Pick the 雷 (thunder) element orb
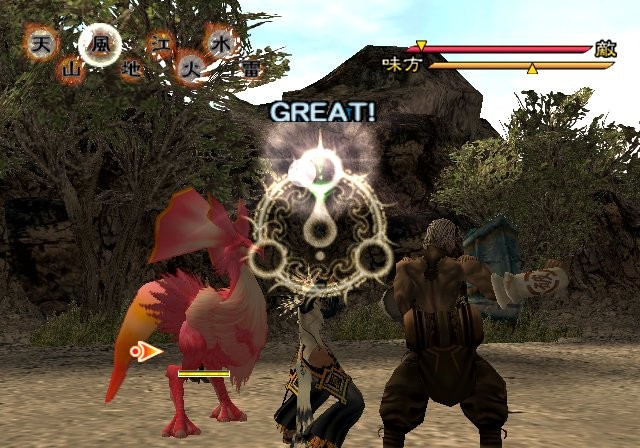The height and width of the screenshot is (448, 640). tap(249, 69)
